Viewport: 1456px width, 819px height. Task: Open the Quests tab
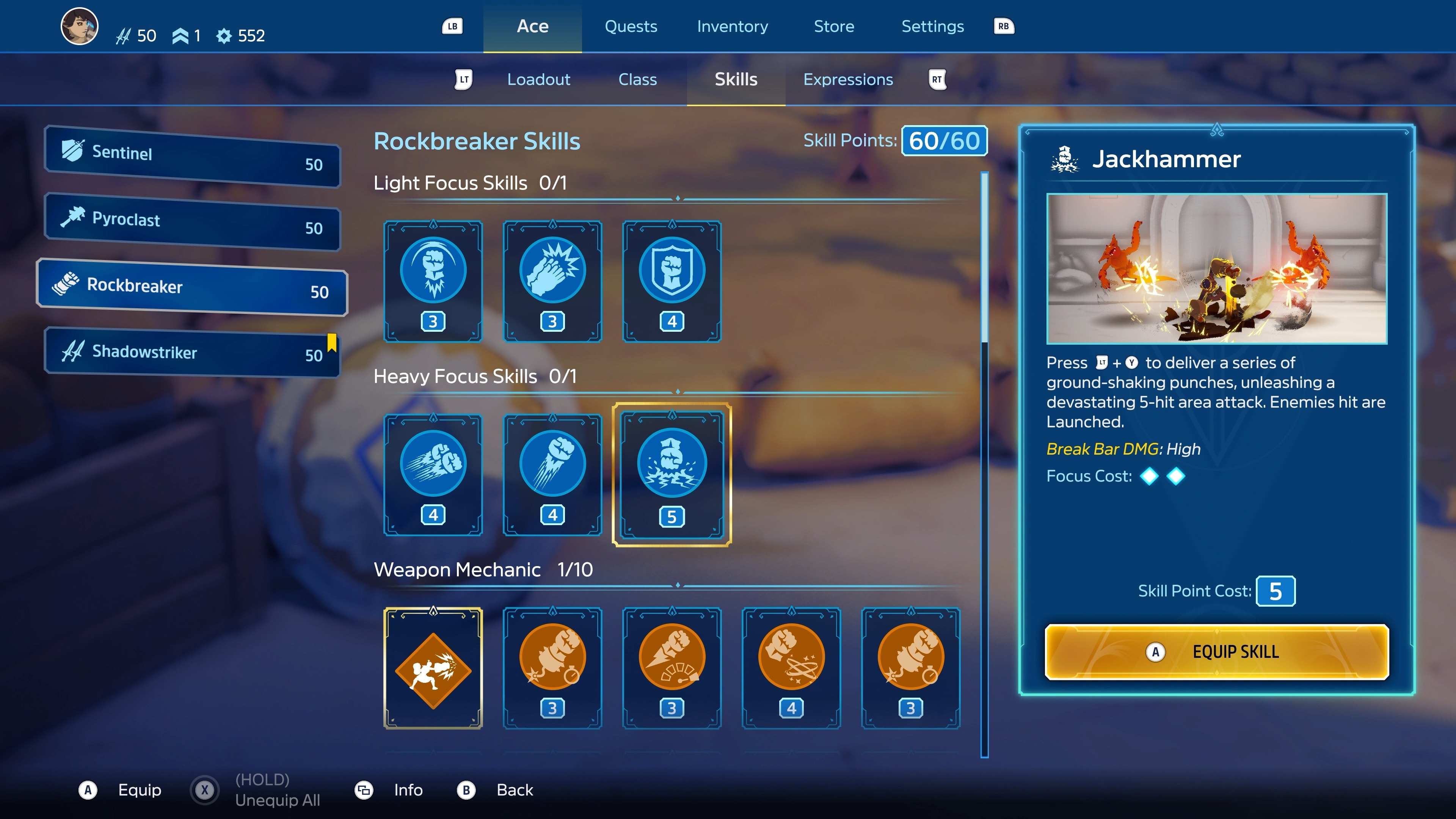point(631,27)
